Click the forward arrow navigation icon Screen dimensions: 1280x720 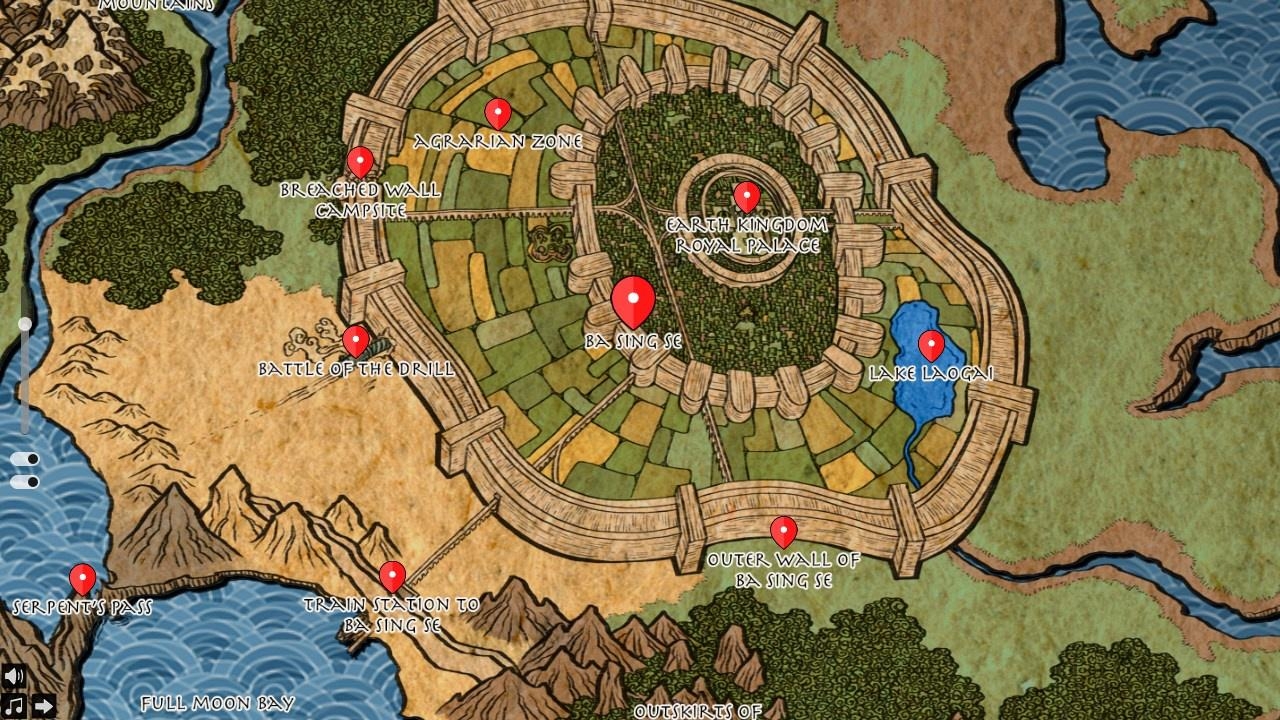44,705
